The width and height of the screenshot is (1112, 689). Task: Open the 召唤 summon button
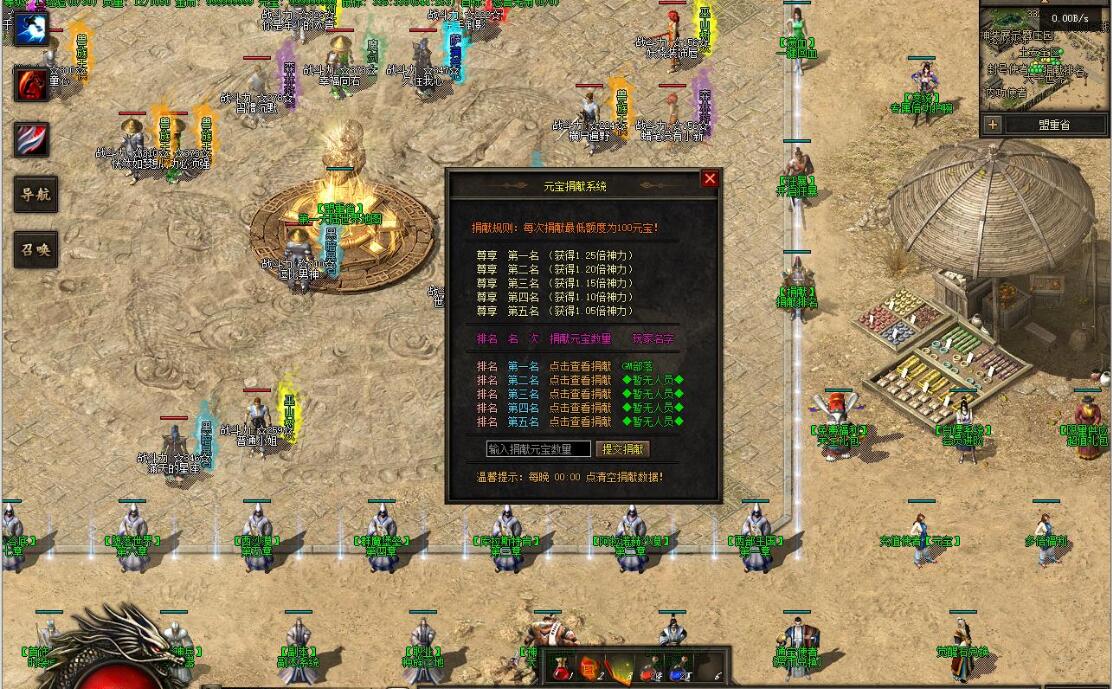tap(35, 249)
